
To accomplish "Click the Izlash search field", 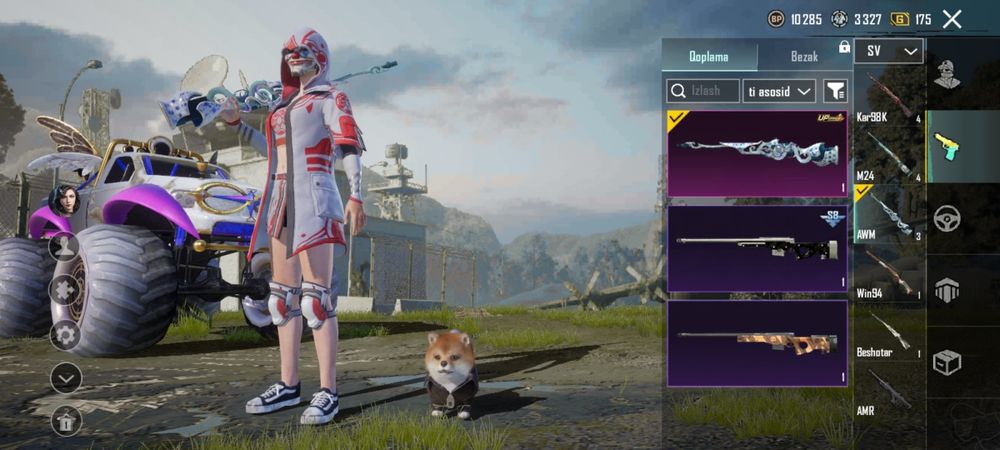I will (703, 91).
